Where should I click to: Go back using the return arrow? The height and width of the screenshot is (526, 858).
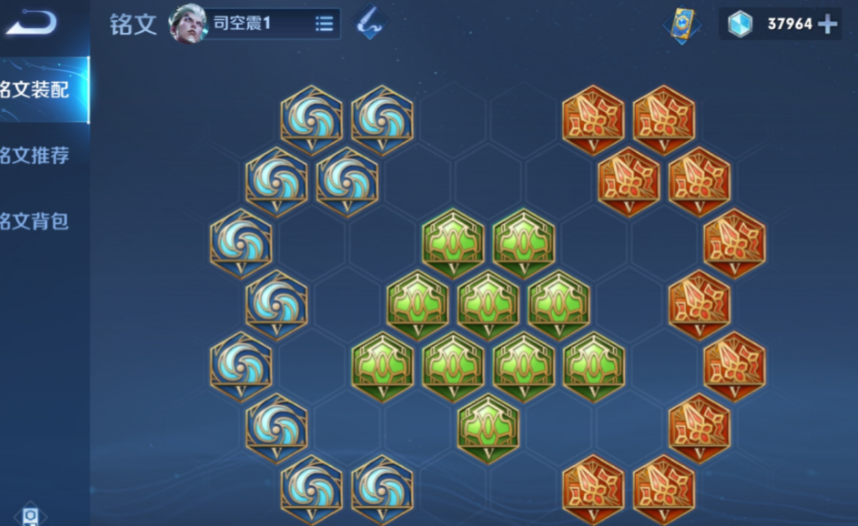(31, 22)
